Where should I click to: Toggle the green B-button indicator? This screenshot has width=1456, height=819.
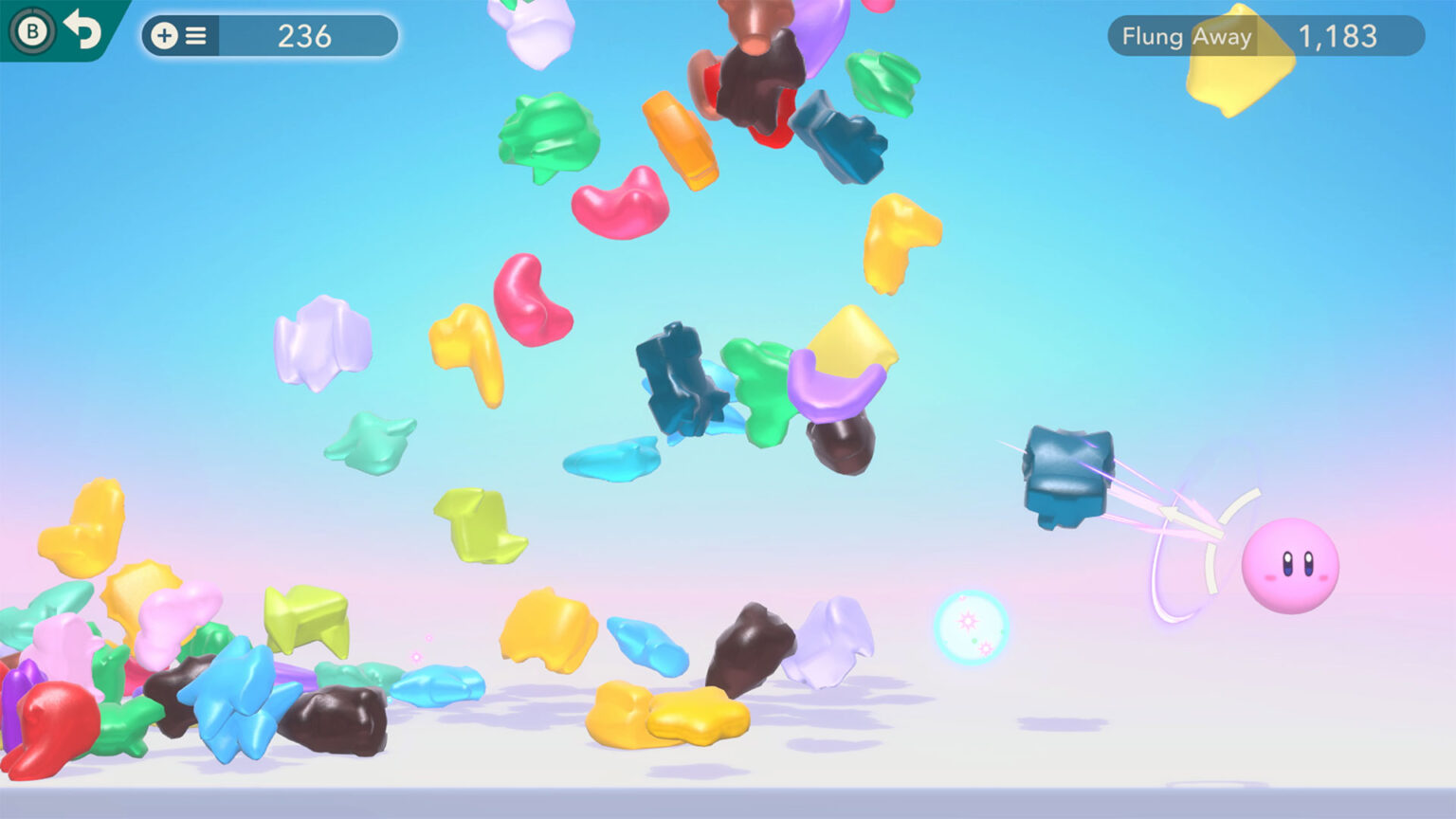(x=31, y=35)
